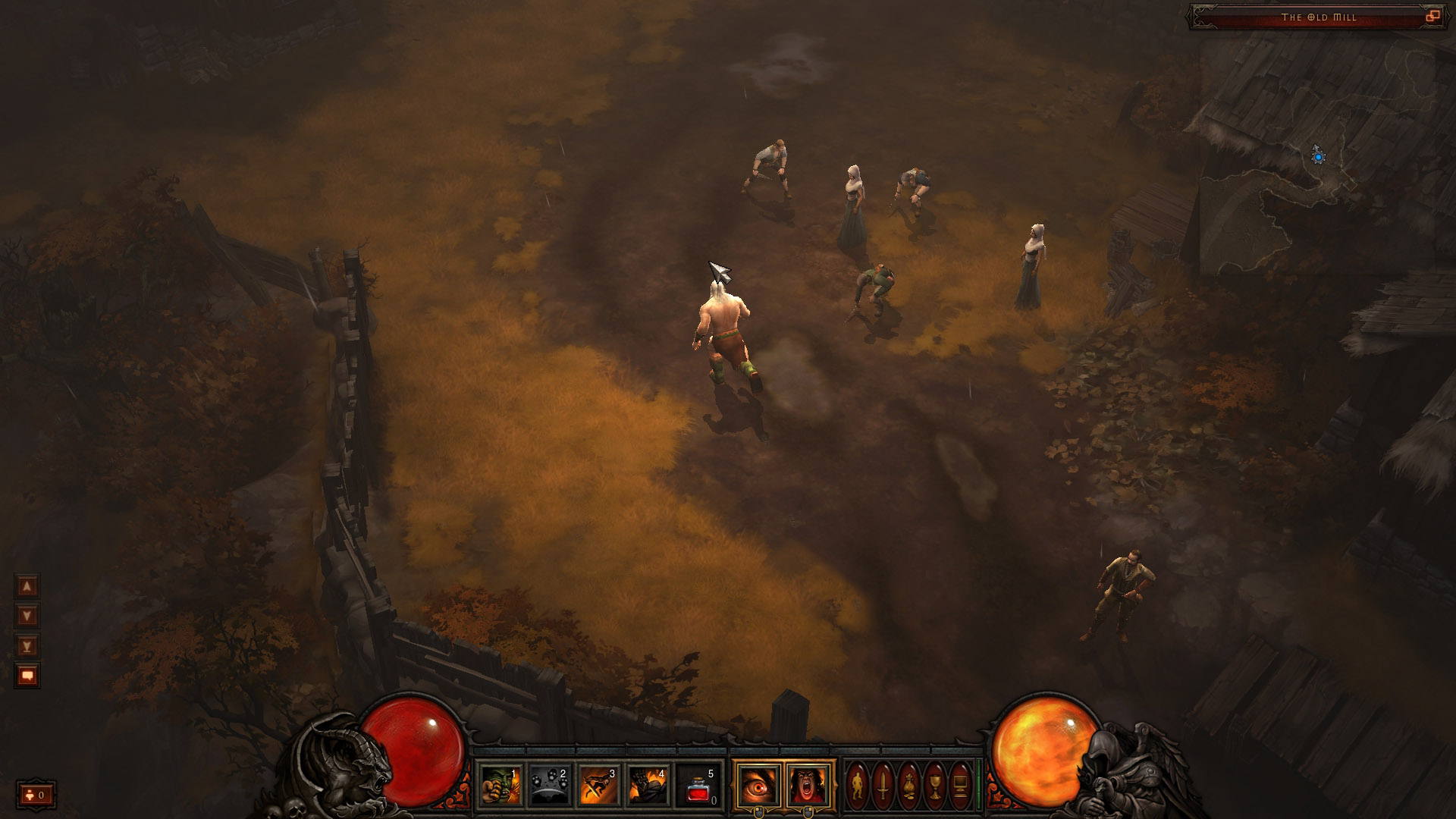
Task: Open the friends list button showing 0
Action: click(x=36, y=795)
